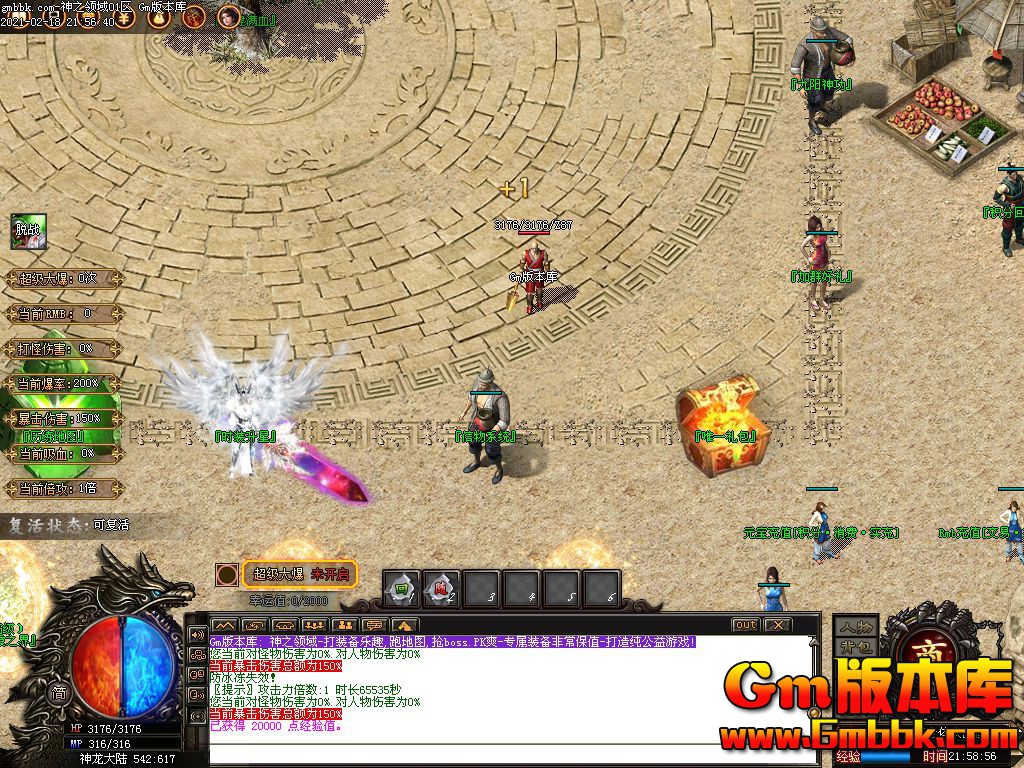Viewport: 1024px width, 768px height.
Task: Click the 脱战 (leave combat) icon
Action: pos(28,232)
